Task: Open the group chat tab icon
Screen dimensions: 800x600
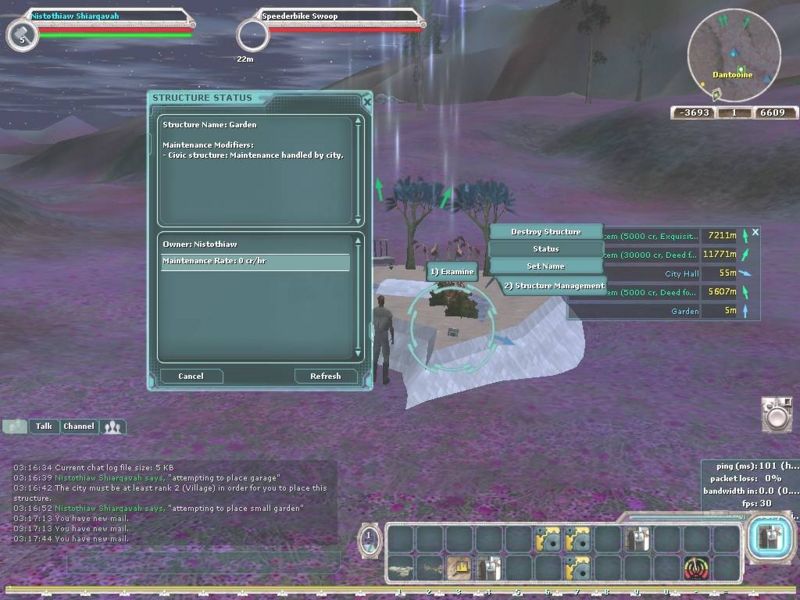Action: tap(113, 427)
